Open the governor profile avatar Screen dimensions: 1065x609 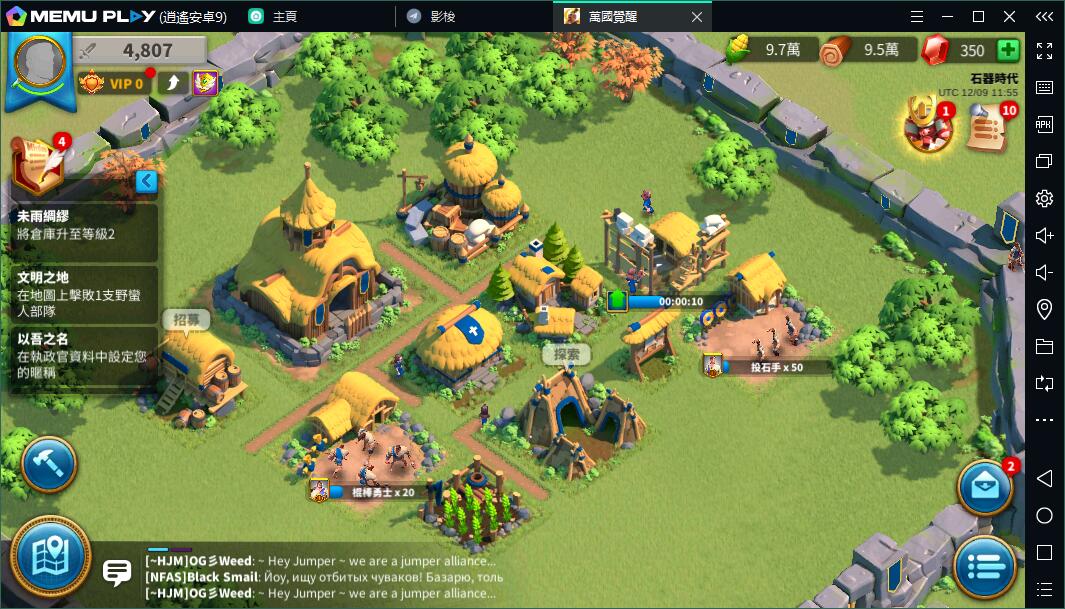point(40,60)
